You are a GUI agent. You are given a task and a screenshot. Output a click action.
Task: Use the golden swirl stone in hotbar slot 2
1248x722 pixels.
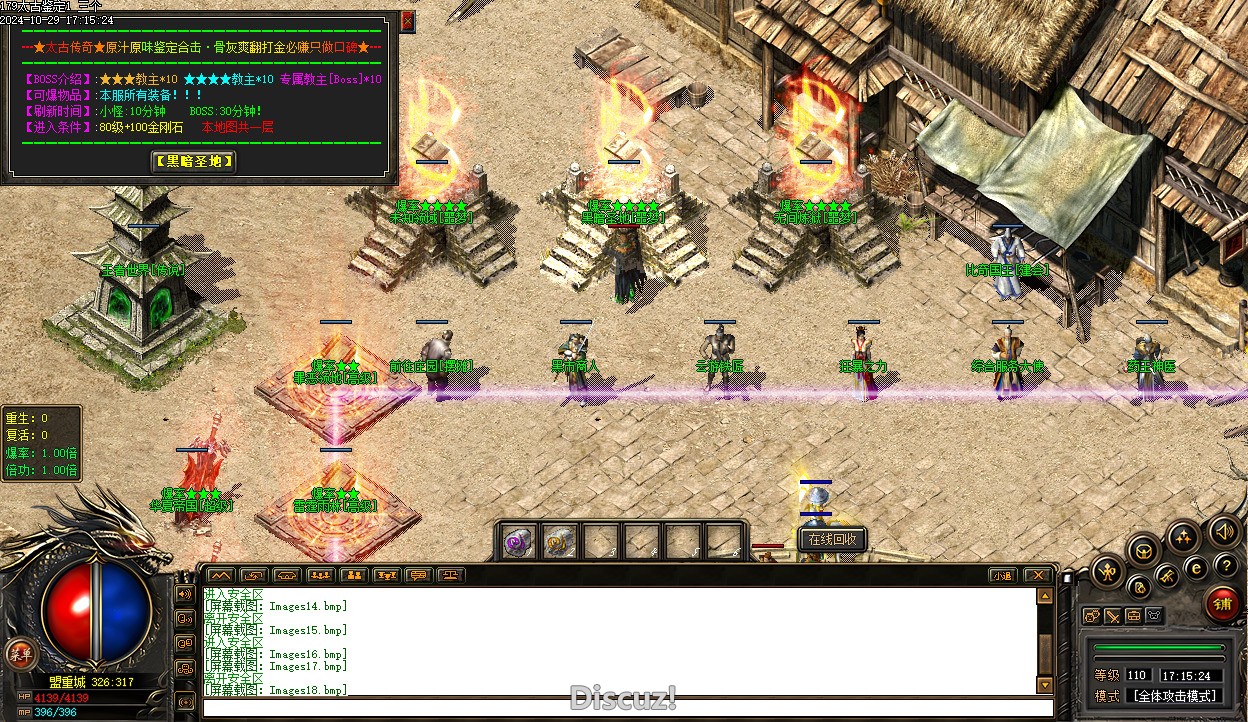coord(559,542)
